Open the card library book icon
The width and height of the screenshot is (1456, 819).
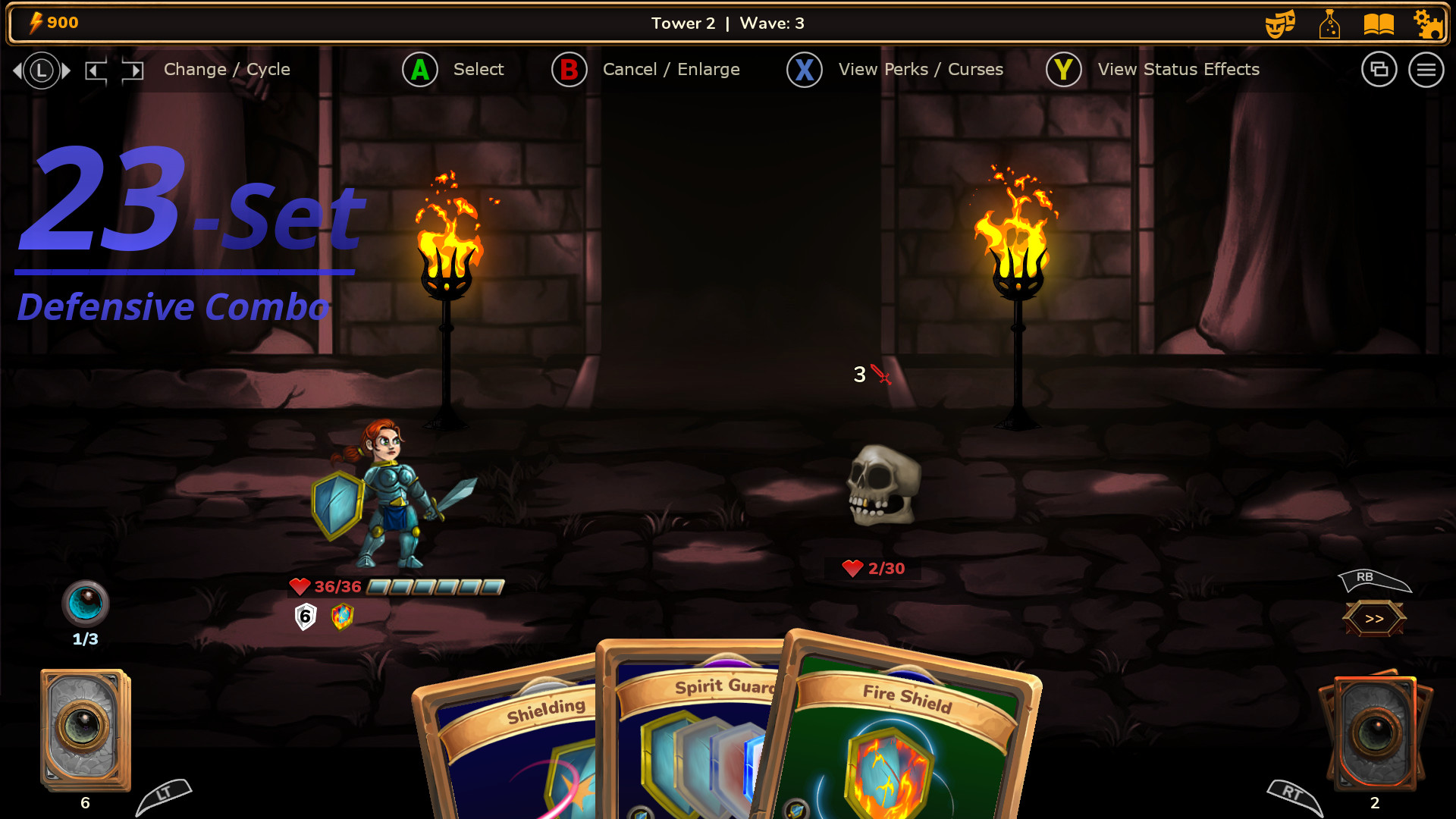coord(1380,24)
